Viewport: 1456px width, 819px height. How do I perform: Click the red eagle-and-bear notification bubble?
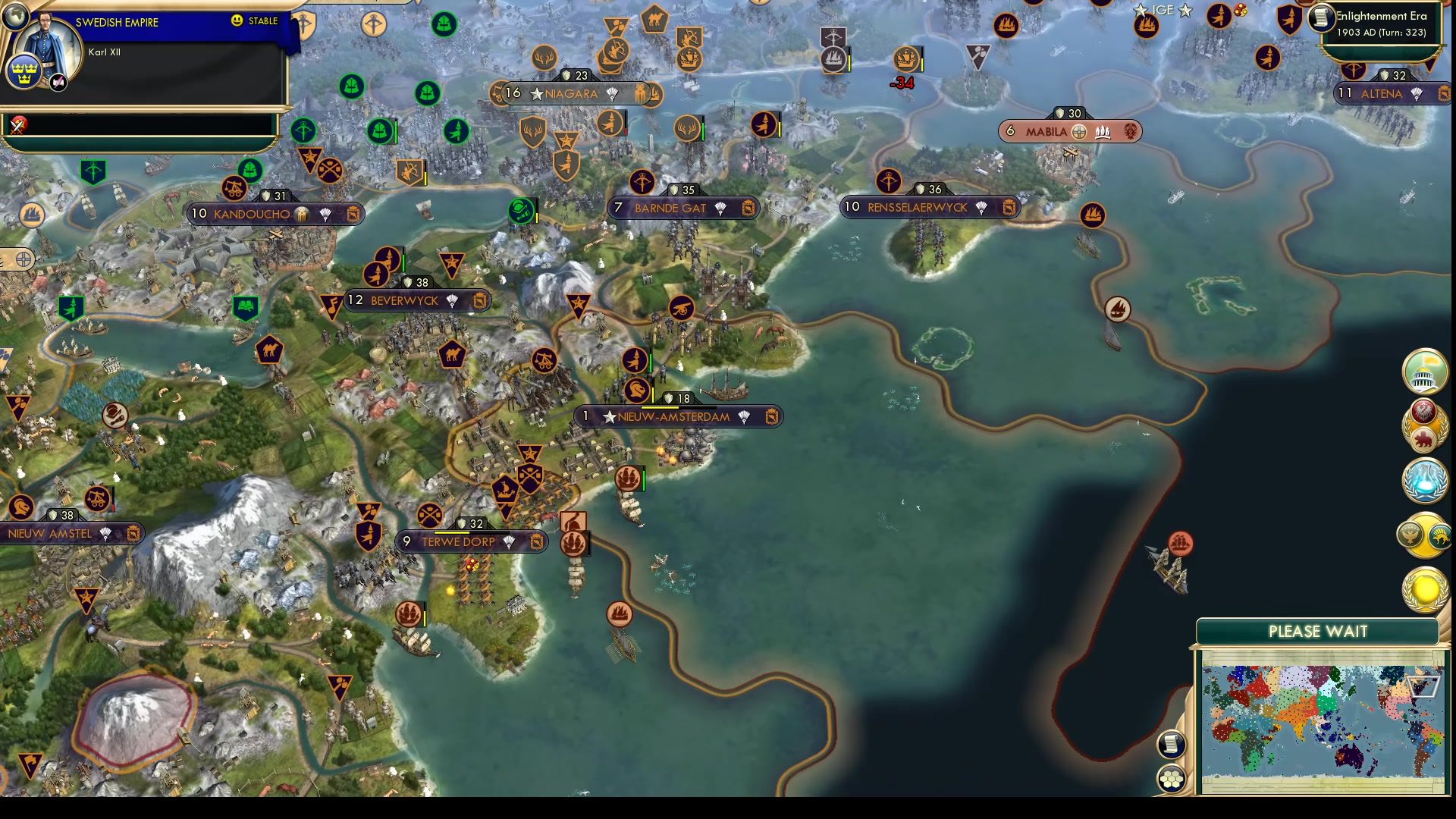[x=1424, y=425]
